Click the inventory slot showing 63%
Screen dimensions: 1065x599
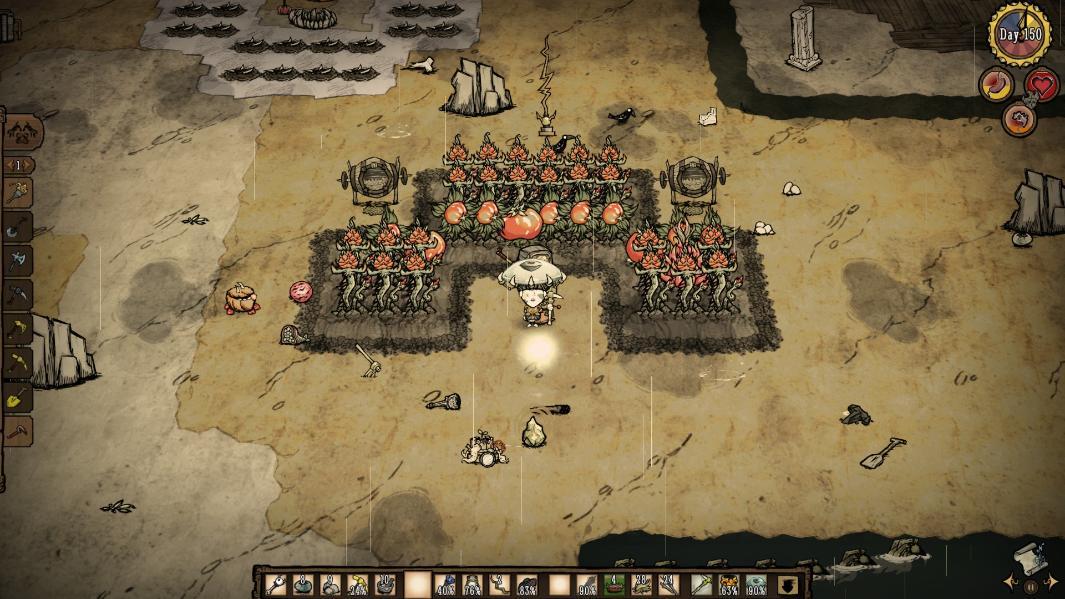[x=731, y=584]
